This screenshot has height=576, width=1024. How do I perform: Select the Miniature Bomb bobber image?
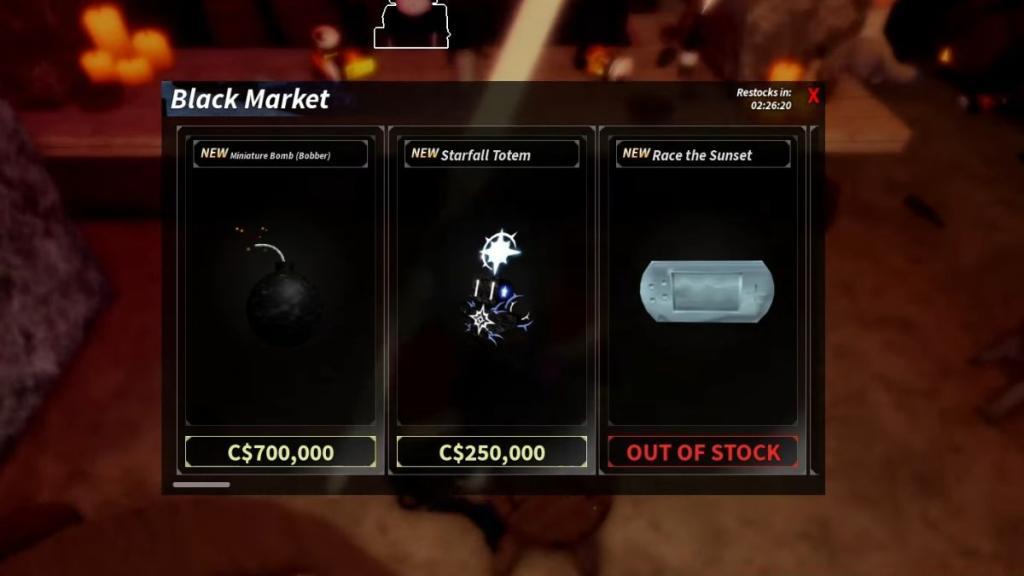(x=280, y=290)
